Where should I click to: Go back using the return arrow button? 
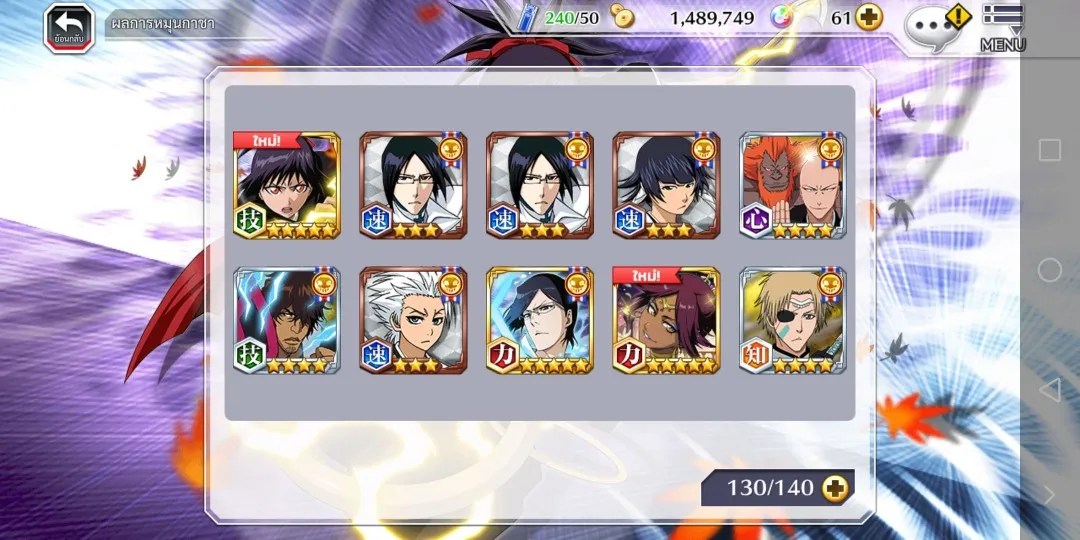click(x=68, y=27)
